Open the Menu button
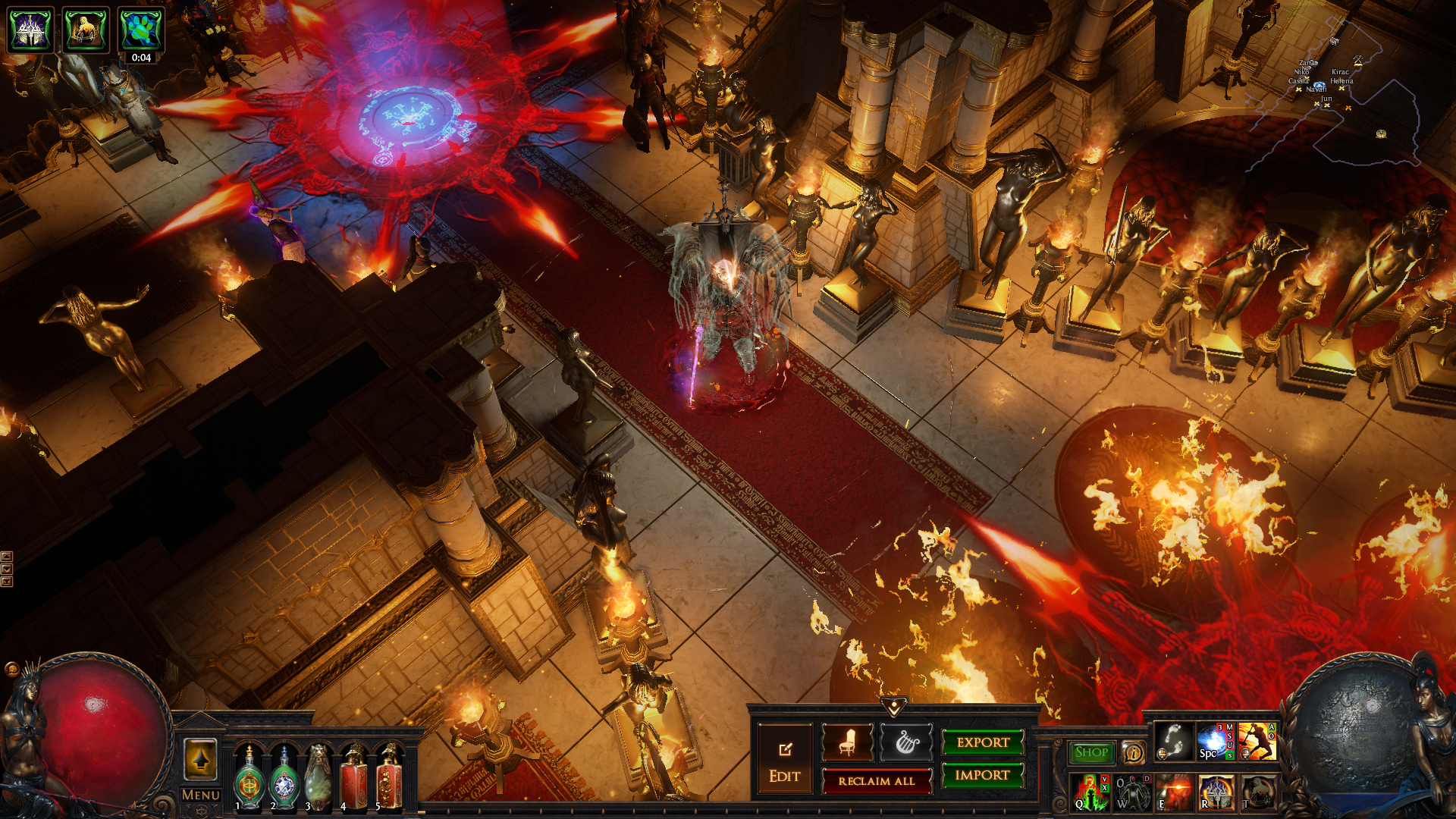The width and height of the screenshot is (1456, 819). [x=201, y=795]
